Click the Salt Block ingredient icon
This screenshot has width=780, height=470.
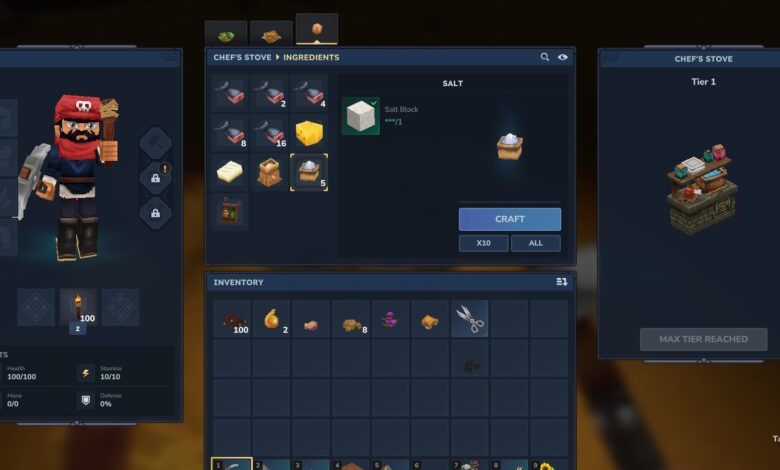360,116
